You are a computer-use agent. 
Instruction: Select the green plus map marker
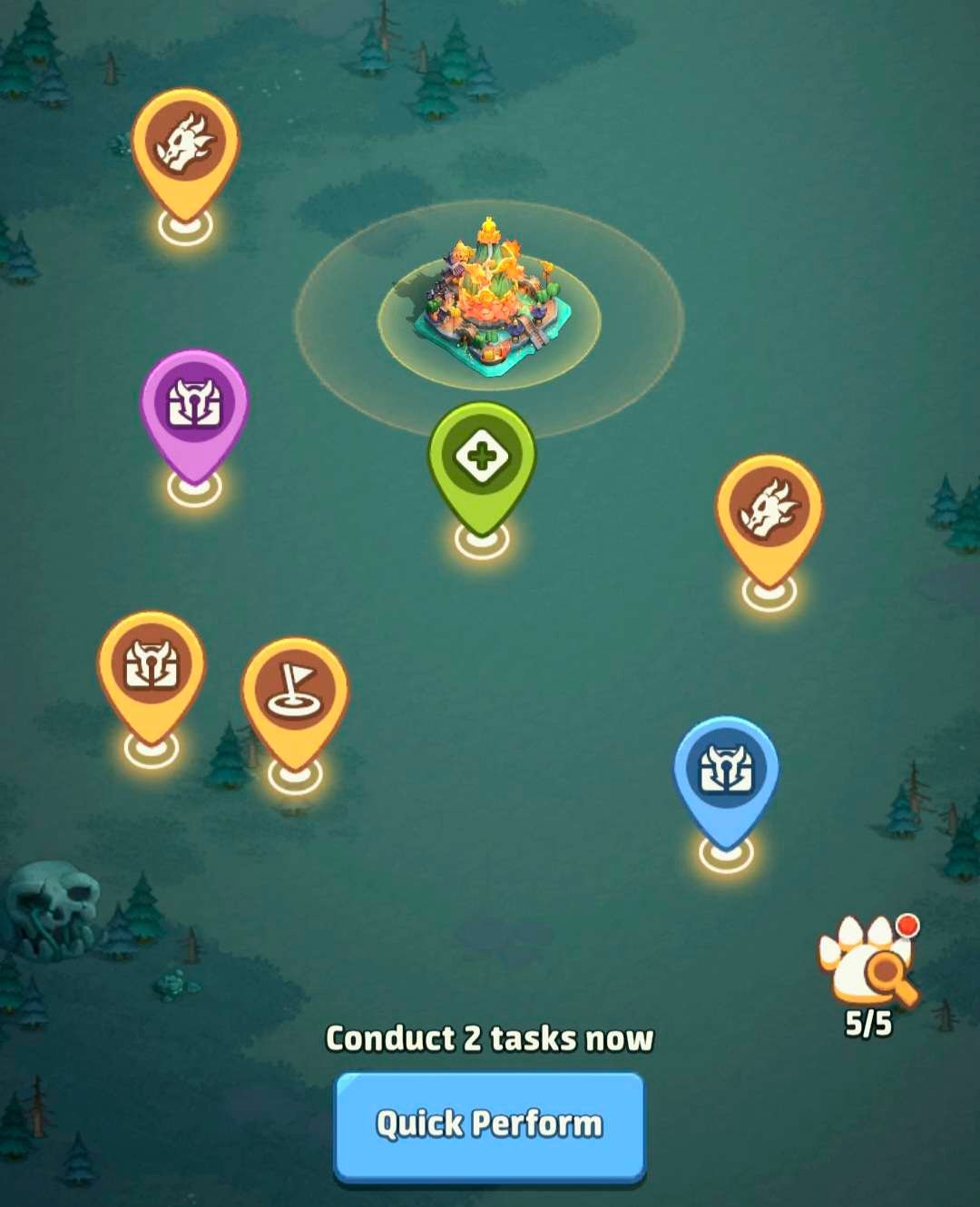(482, 456)
